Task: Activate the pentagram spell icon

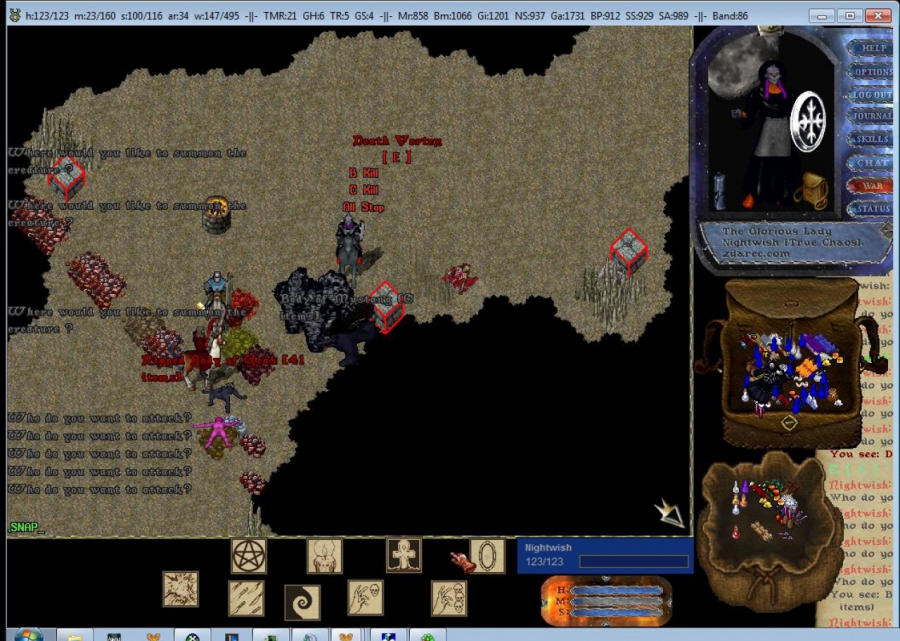Action: 249,556
